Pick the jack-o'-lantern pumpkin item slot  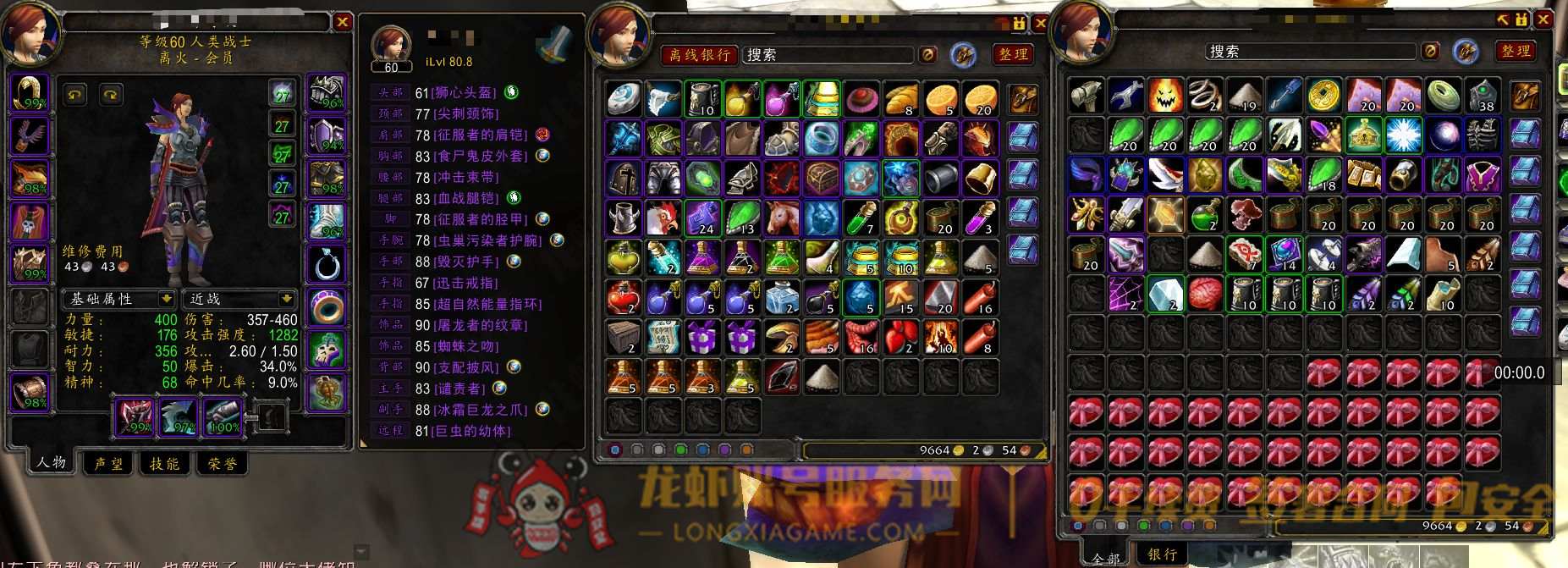tap(1165, 96)
